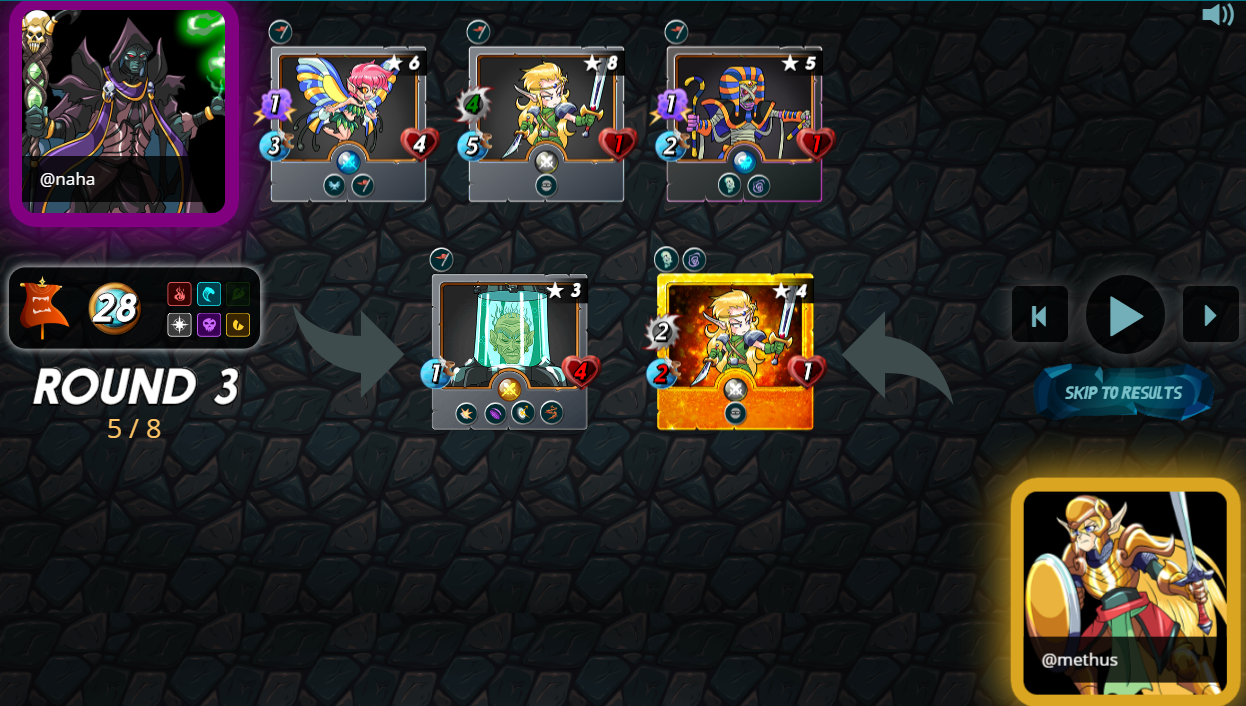Click the mana cap 28 orb
The image size is (1246, 706).
point(114,308)
